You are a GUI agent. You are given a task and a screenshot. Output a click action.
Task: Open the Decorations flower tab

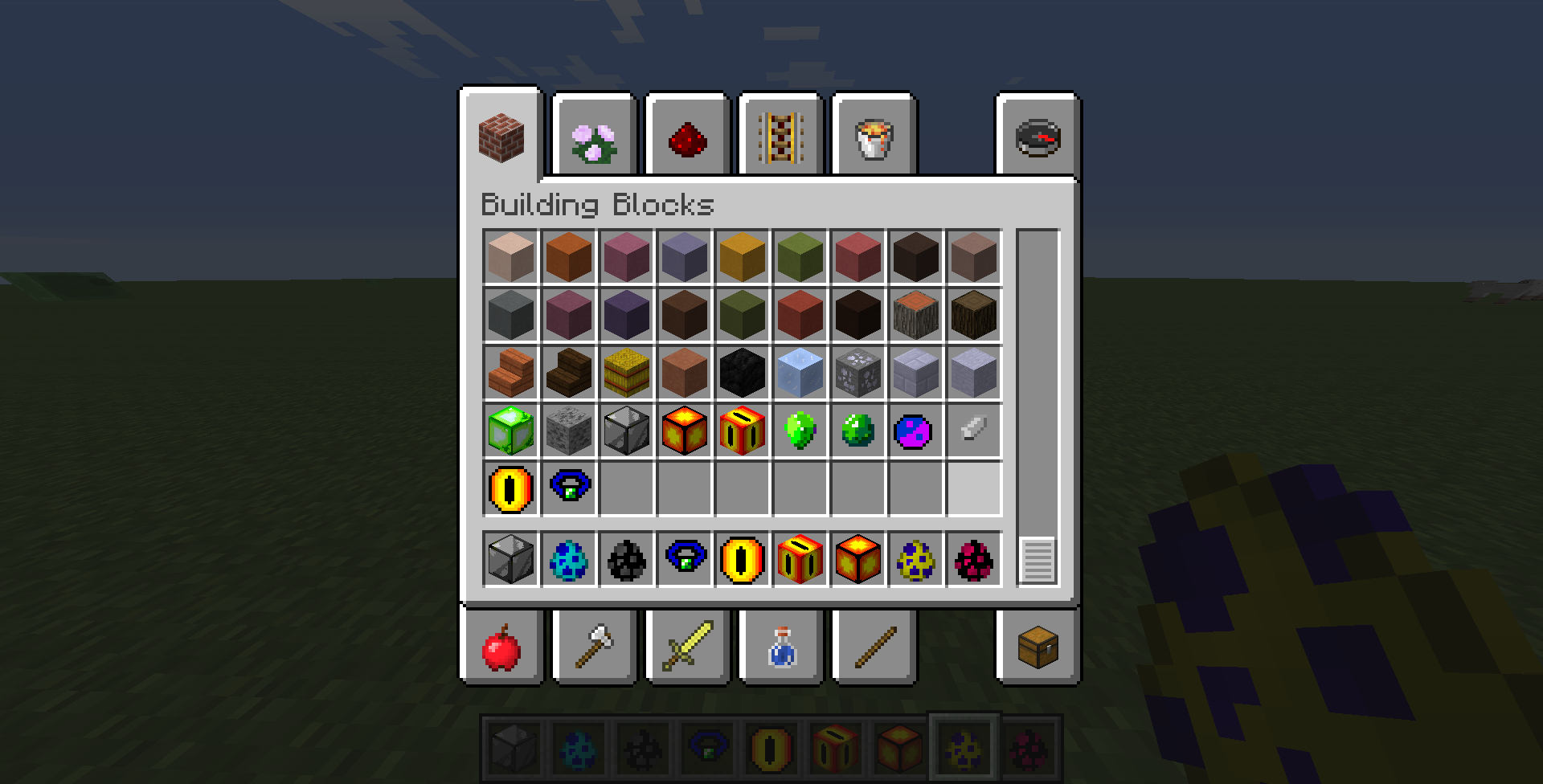(x=594, y=137)
